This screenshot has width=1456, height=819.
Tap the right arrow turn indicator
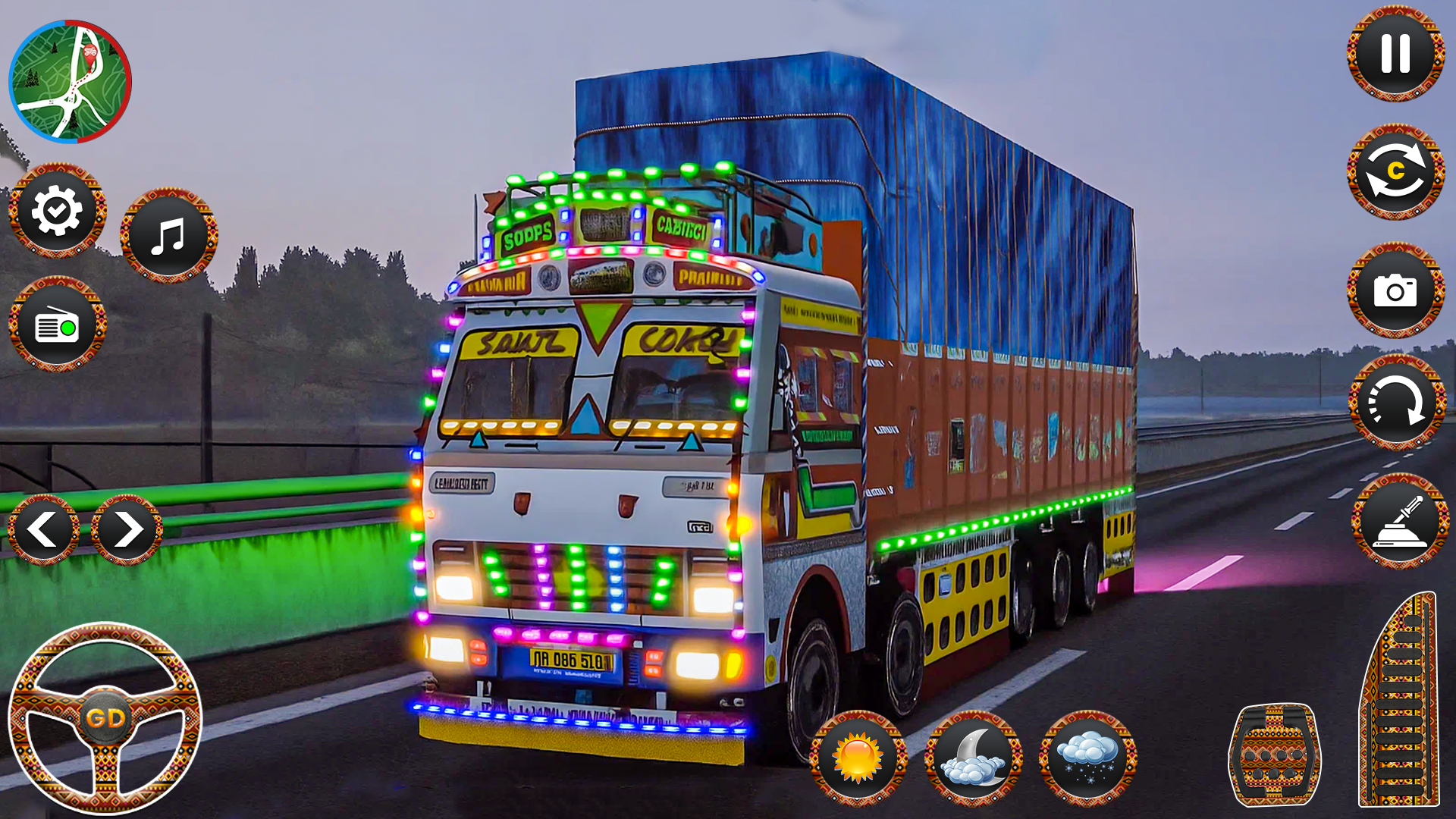point(127,529)
